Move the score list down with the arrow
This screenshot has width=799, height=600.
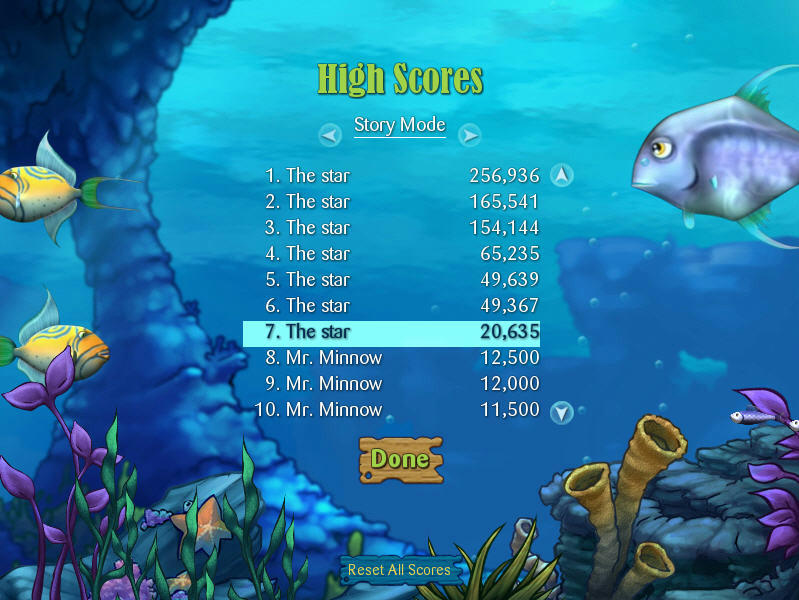(x=562, y=411)
